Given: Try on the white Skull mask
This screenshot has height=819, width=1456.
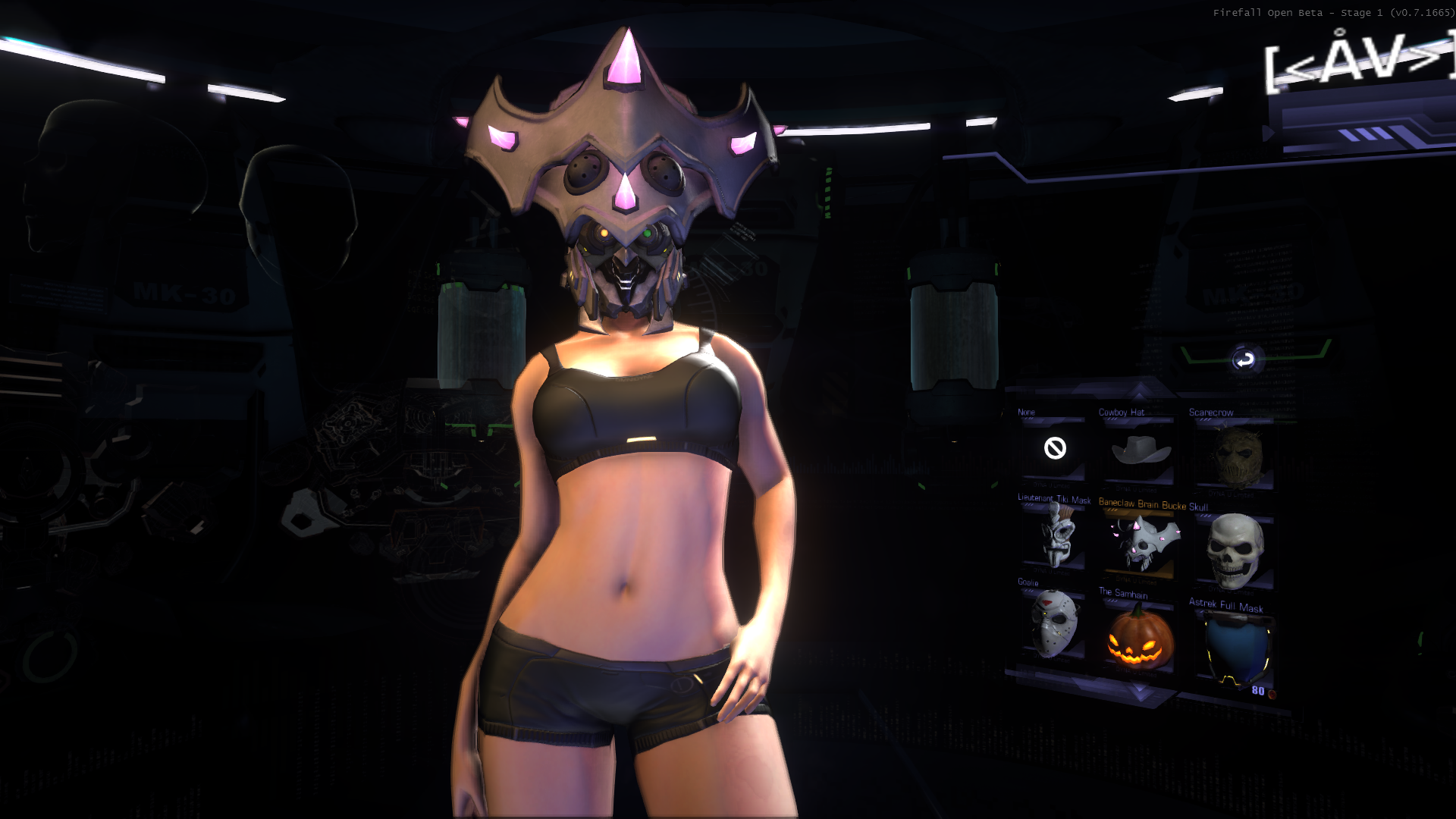Looking at the screenshot, I should (x=1235, y=551).
